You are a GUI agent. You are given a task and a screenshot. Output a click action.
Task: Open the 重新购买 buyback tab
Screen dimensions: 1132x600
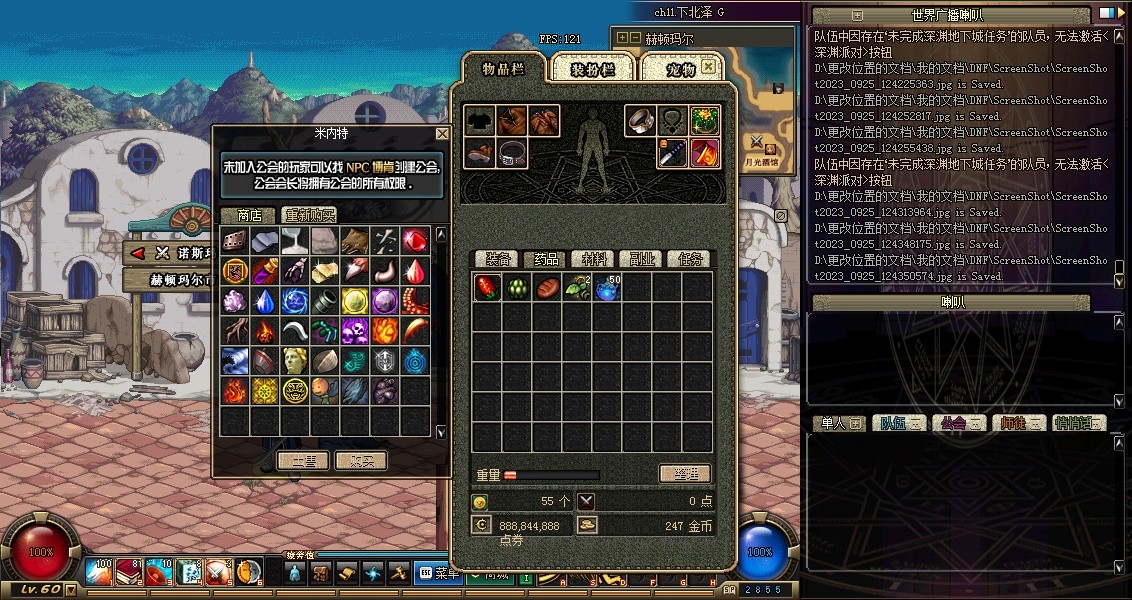point(309,215)
